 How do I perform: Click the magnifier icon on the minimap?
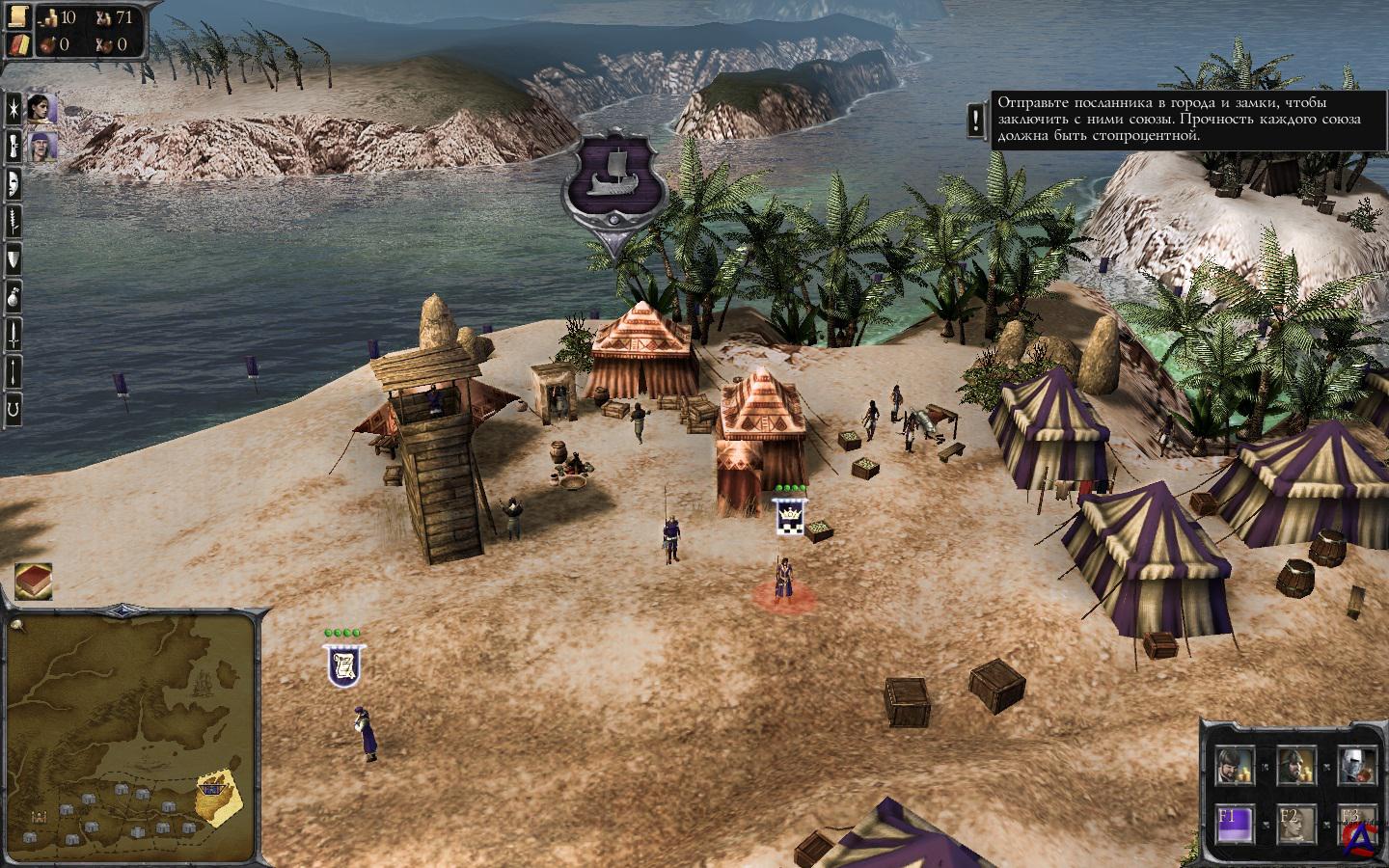coord(19,624)
